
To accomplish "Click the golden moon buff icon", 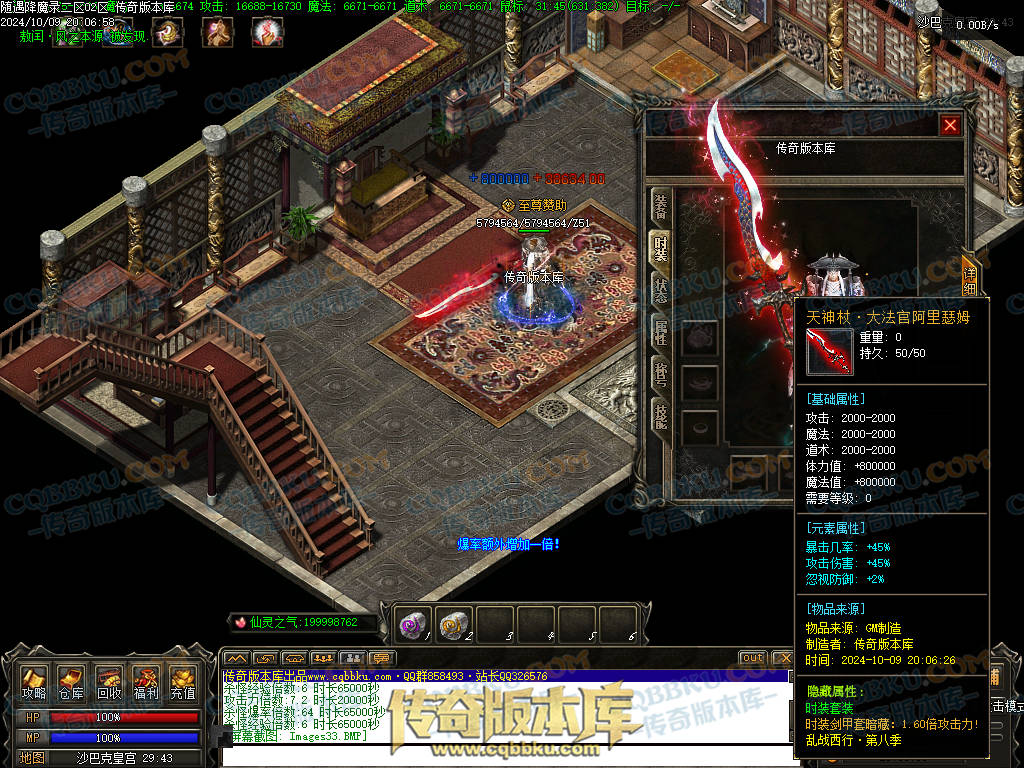I will [x=168, y=33].
